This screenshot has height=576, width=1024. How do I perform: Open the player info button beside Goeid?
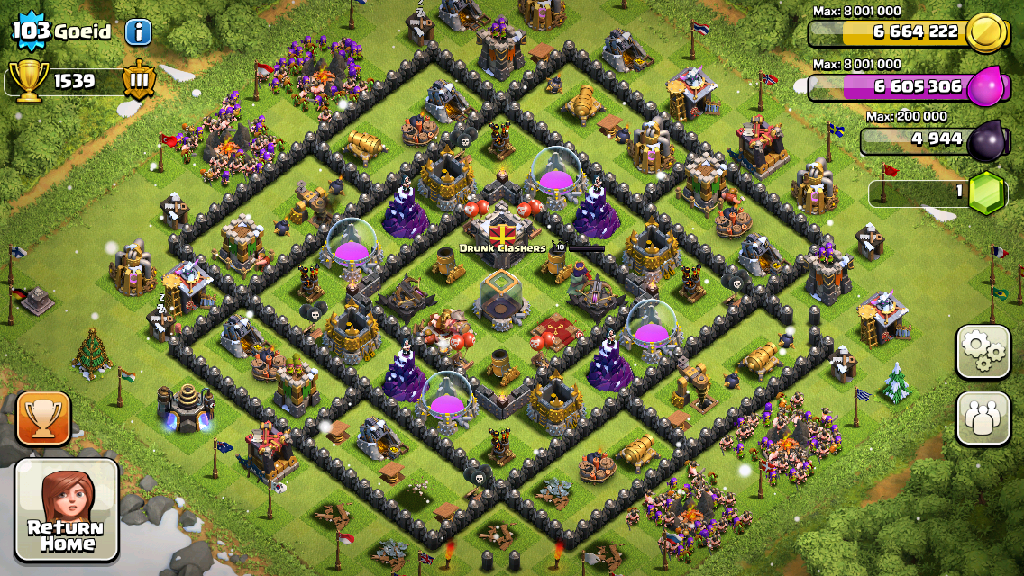pyautogui.click(x=138, y=31)
